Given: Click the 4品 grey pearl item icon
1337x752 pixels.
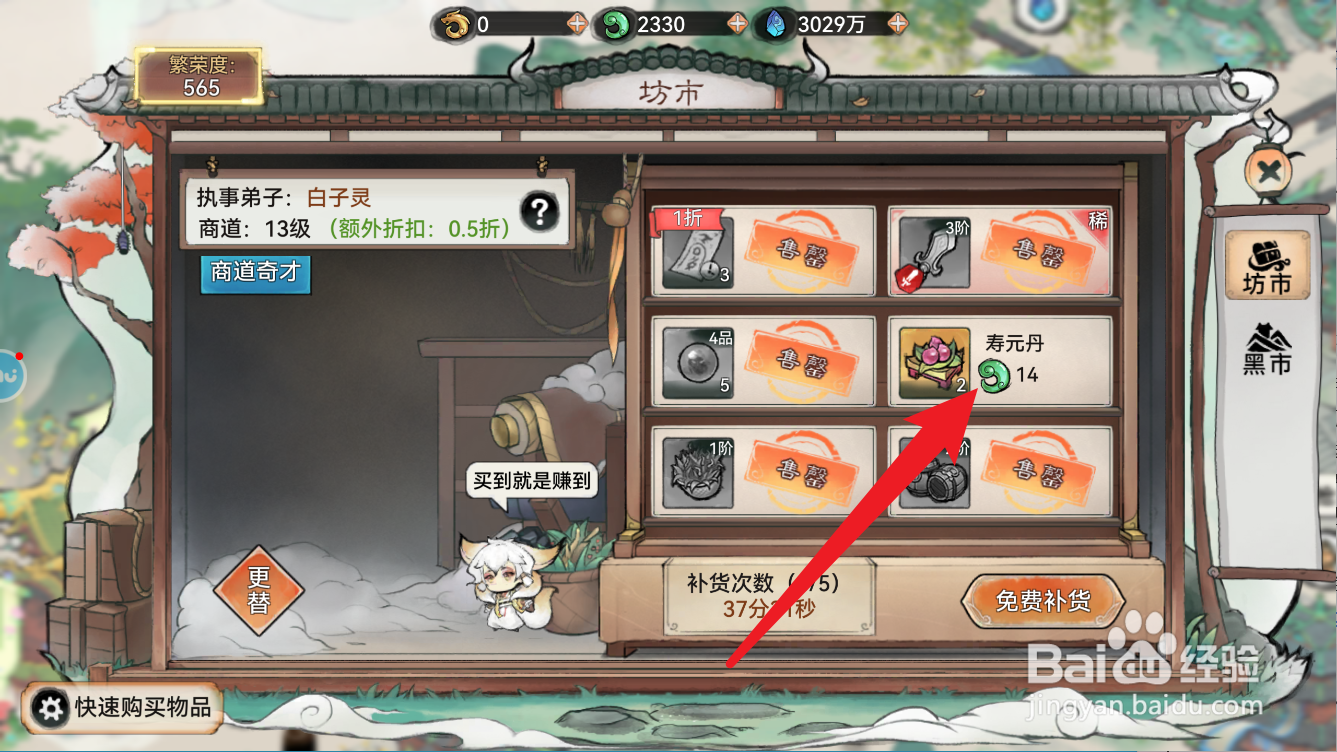Looking at the screenshot, I should pyautogui.click(x=696, y=361).
